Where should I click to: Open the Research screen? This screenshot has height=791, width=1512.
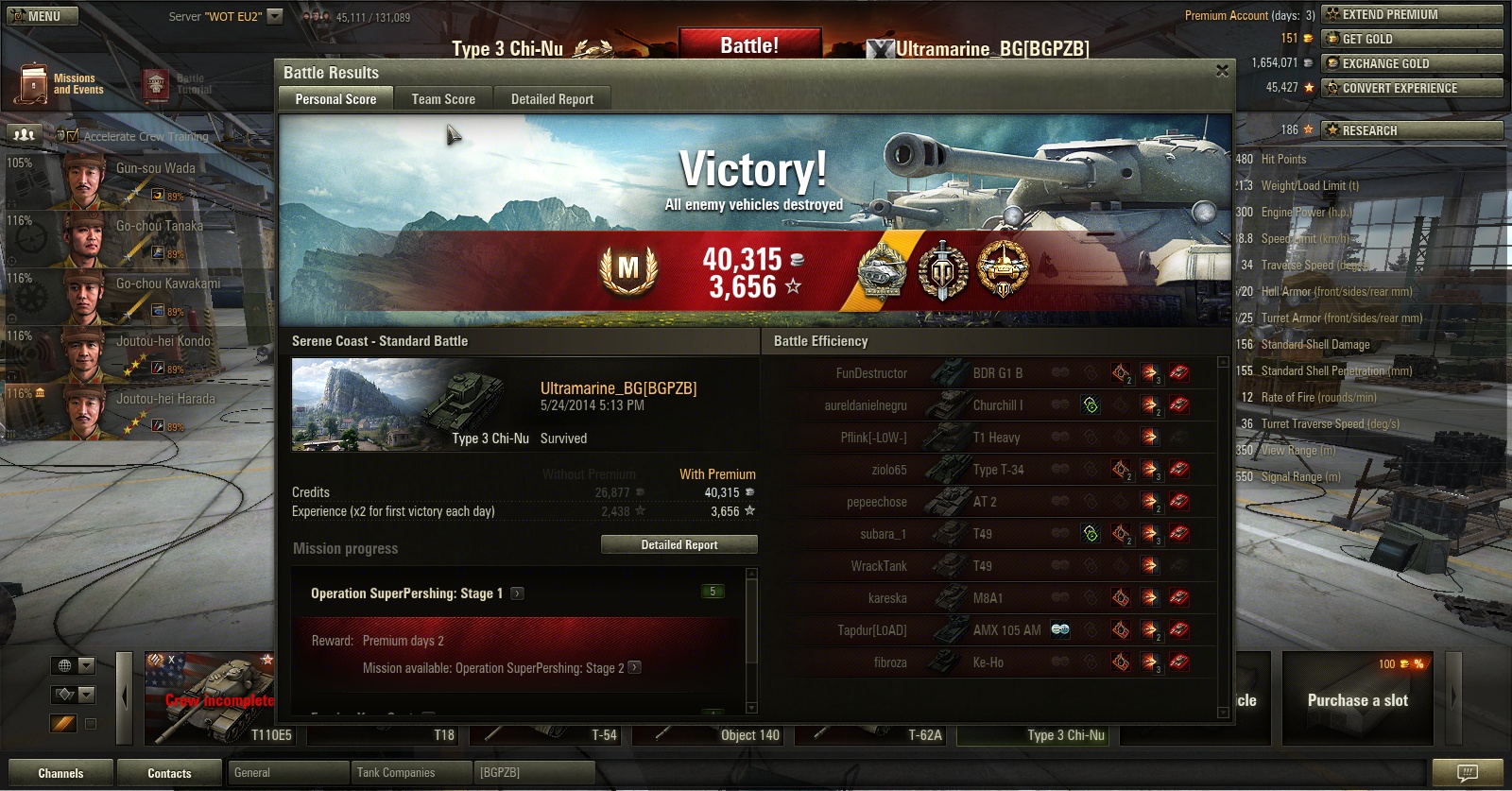click(x=1412, y=130)
